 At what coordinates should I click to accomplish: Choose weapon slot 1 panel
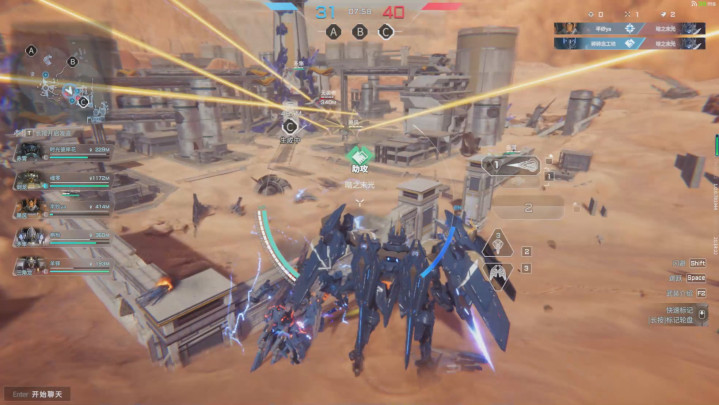511,165
